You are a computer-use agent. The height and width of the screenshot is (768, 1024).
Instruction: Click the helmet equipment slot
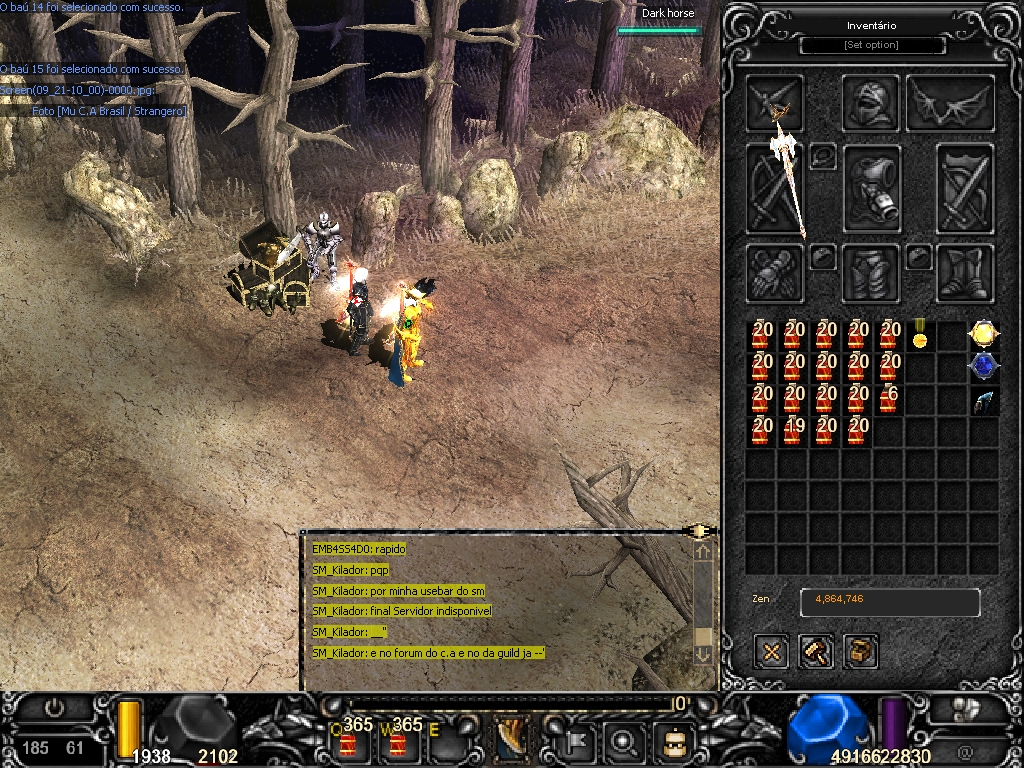click(x=870, y=103)
